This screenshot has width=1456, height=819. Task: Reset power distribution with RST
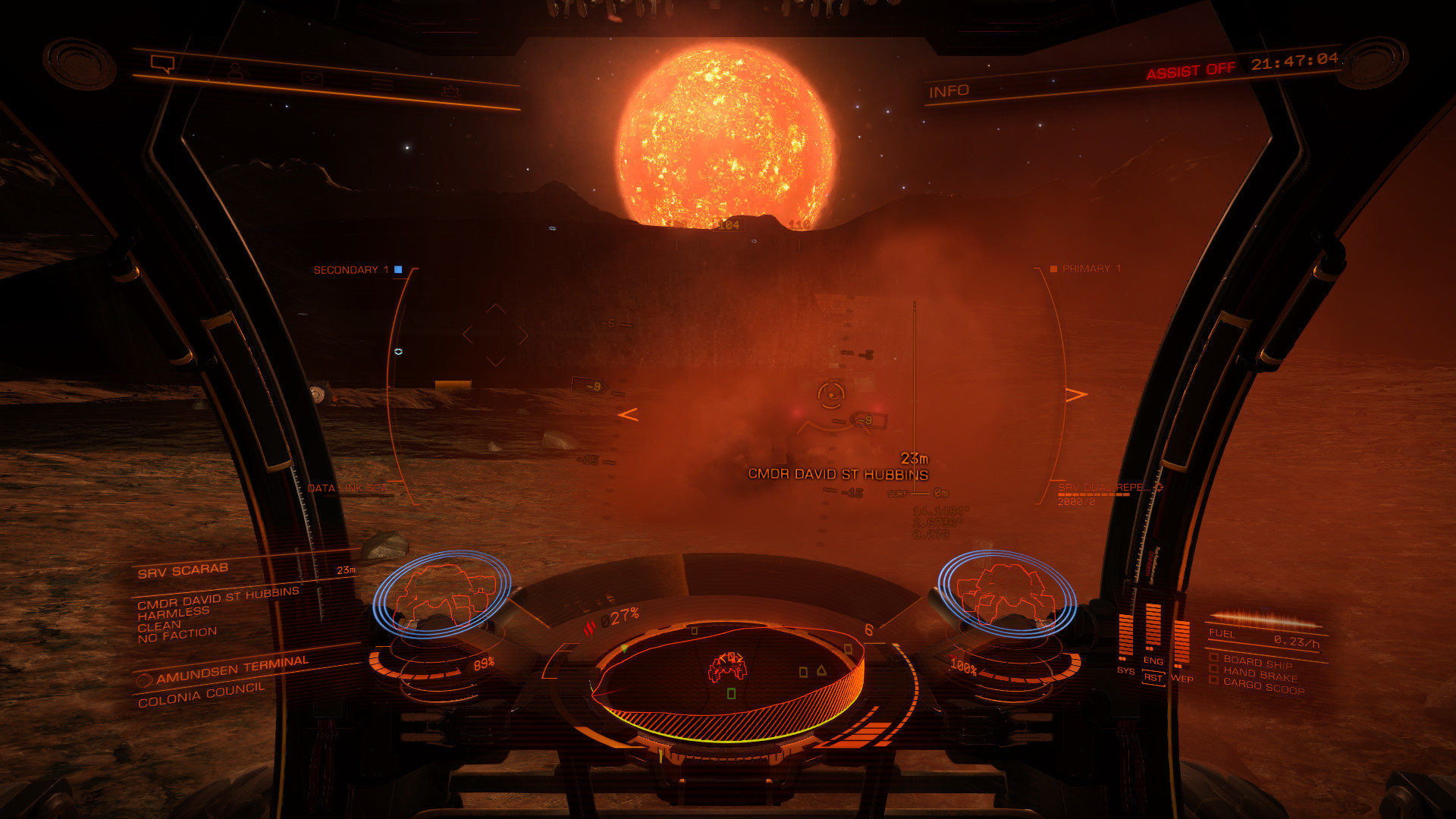1153,678
